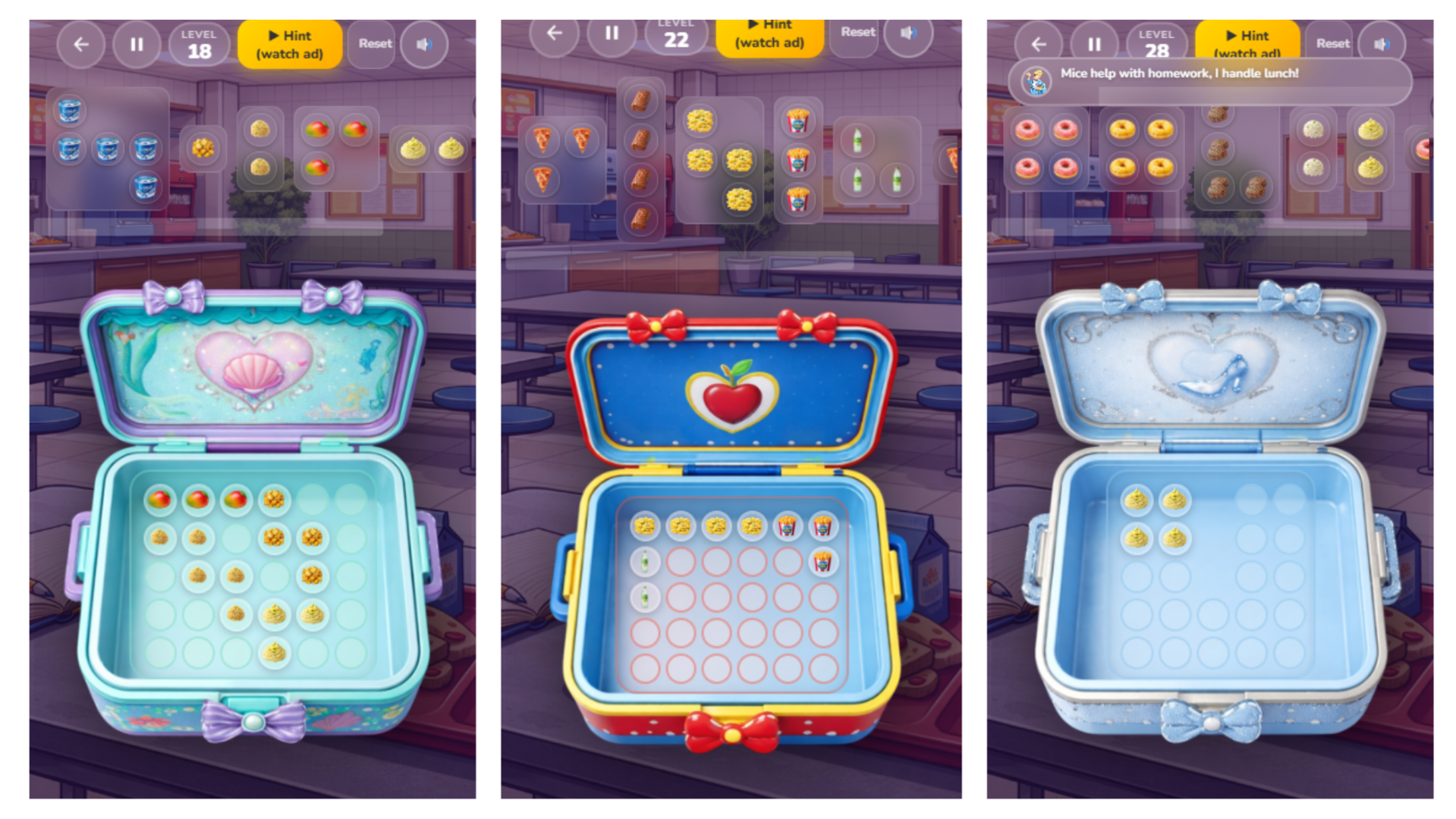The height and width of the screenshot is (819, 1456).
Task: Reset the level 28 puzzle
Action: 1332,43
